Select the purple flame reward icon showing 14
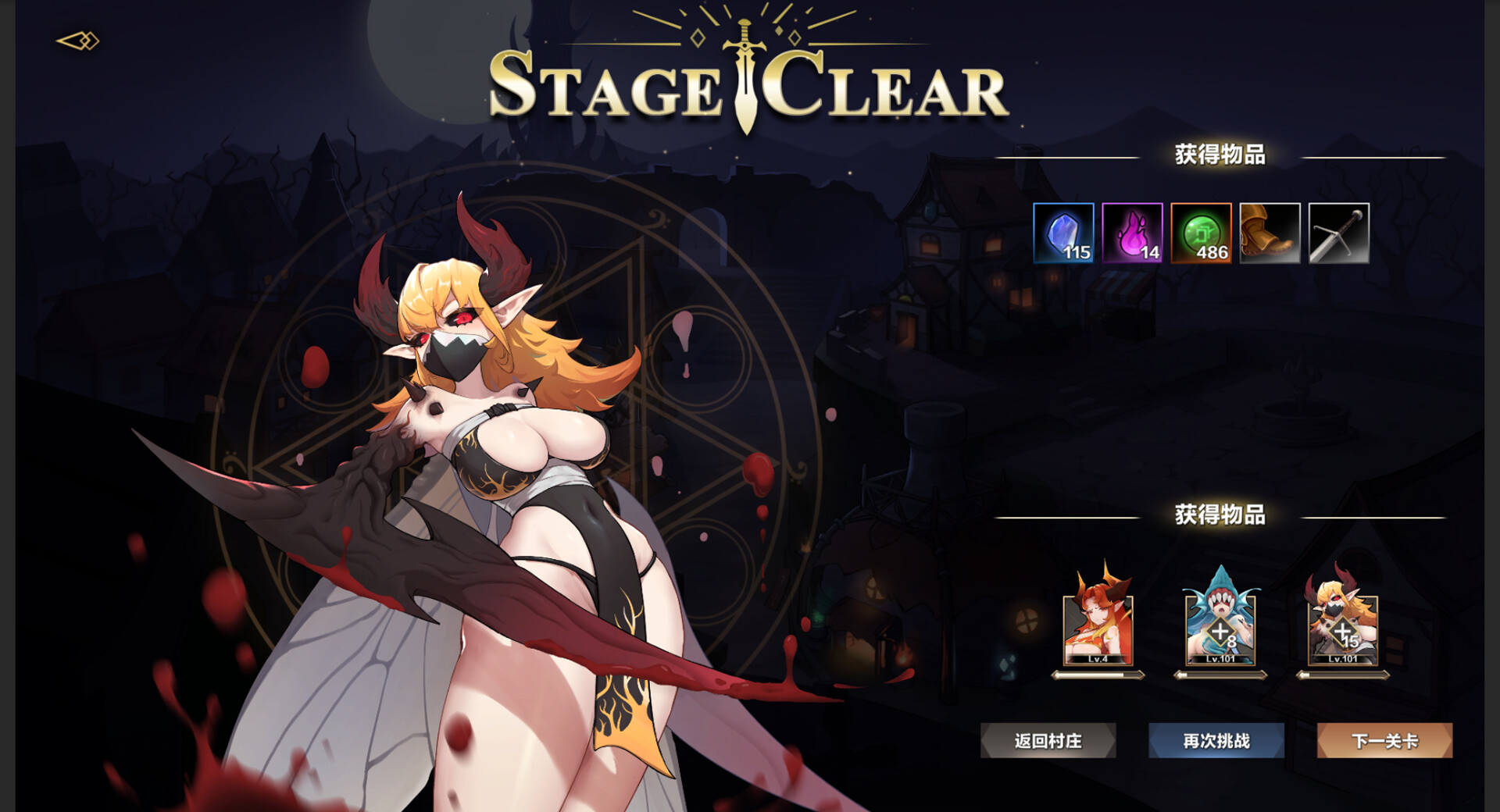Screen dimensions: 1500x812 tap(1132, 232)
